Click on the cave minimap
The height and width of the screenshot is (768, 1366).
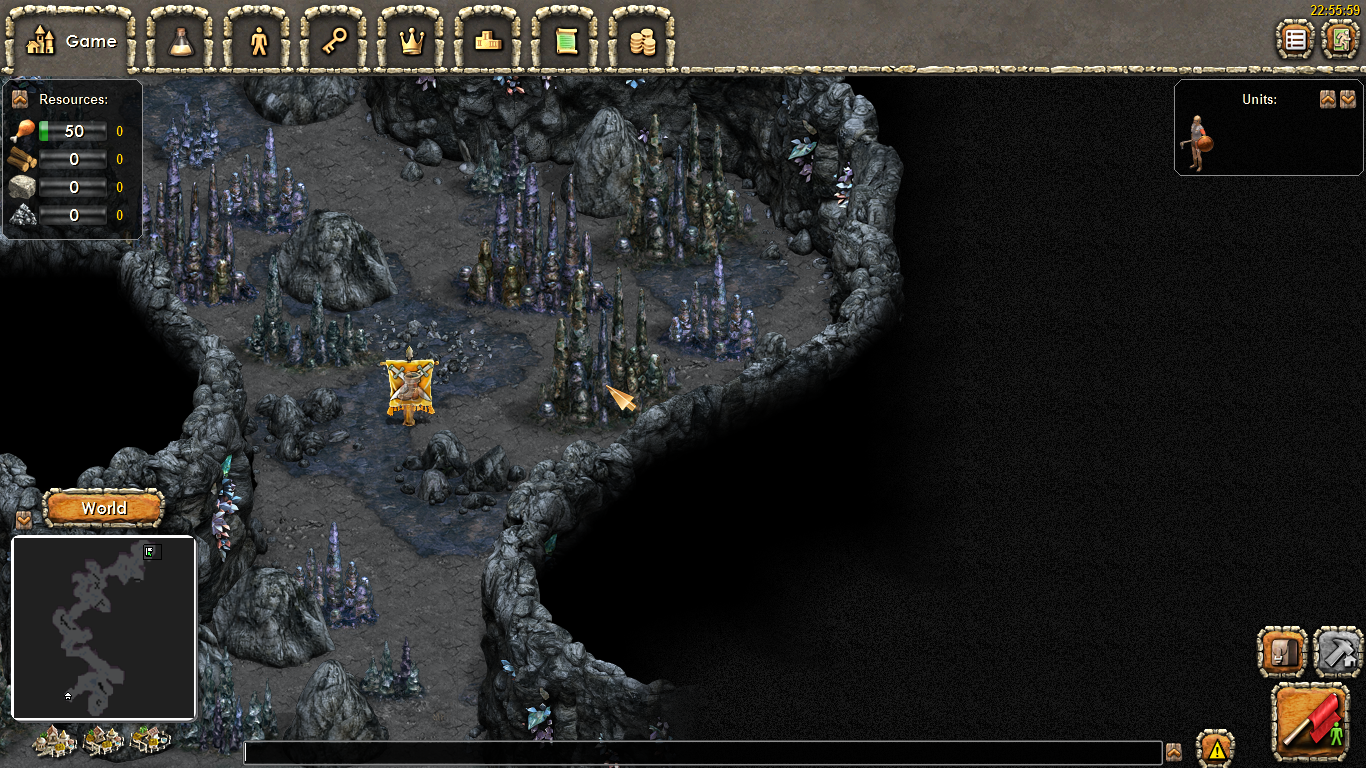tap(103, 628)
